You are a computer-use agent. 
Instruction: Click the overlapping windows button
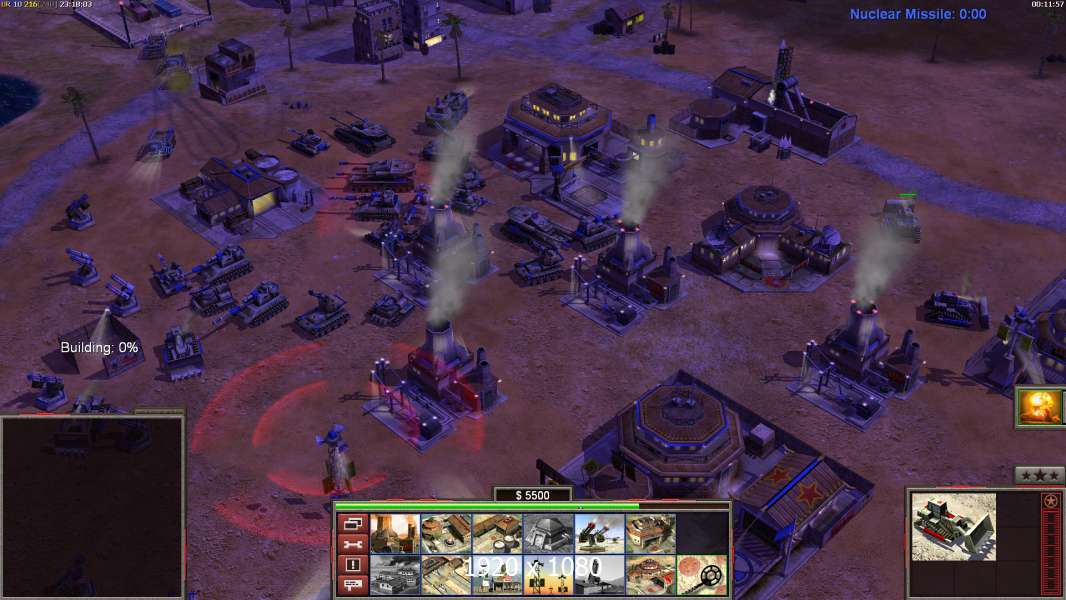click(351, 523)
